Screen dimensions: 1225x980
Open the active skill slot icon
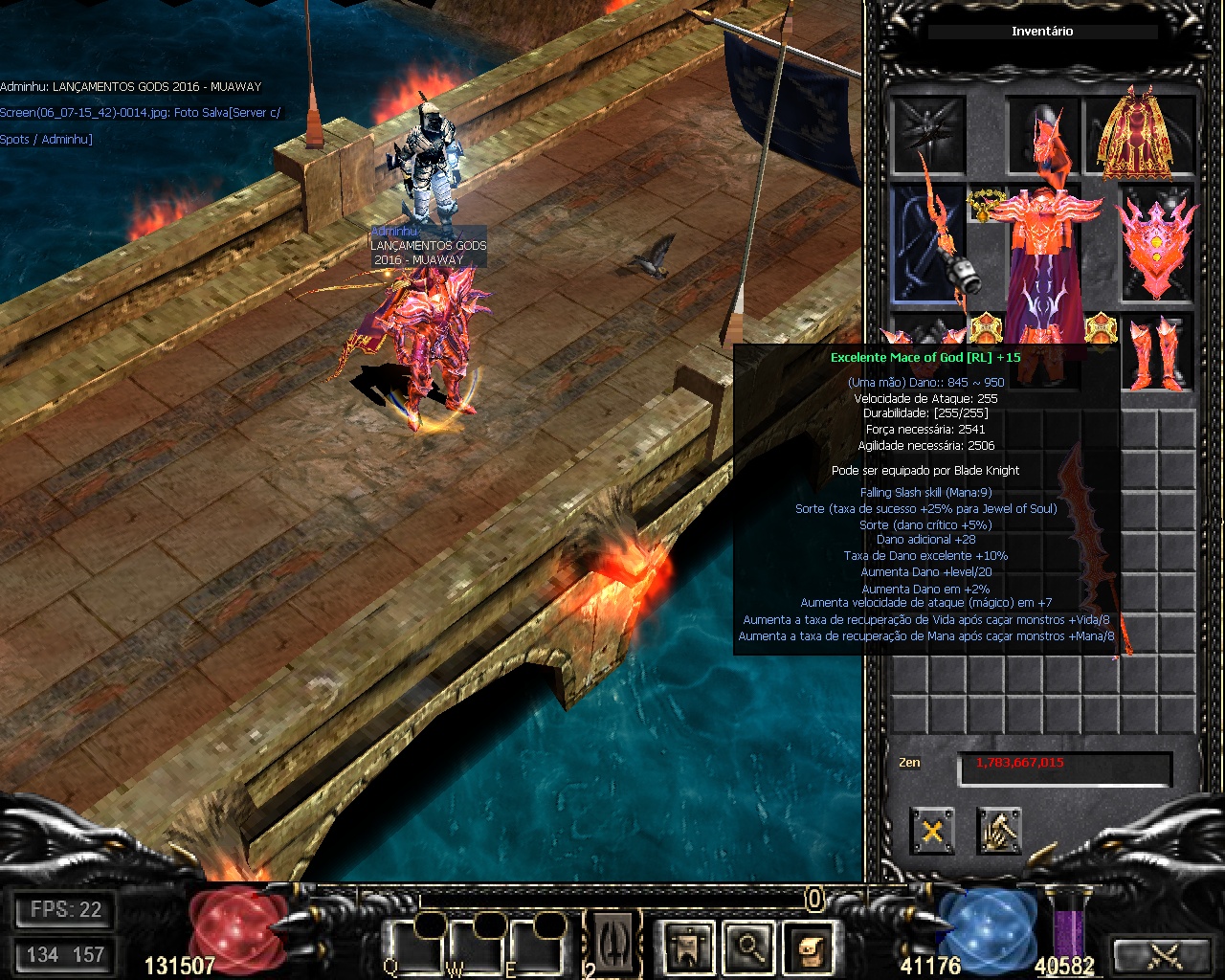(x=612, y=945)
